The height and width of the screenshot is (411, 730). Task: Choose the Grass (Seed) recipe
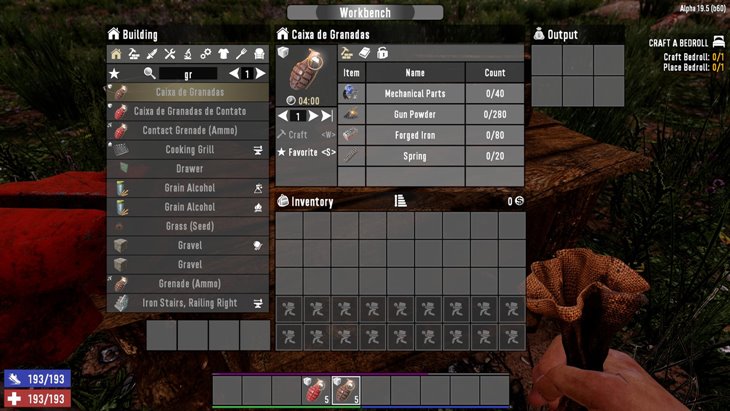coord(189,226)
